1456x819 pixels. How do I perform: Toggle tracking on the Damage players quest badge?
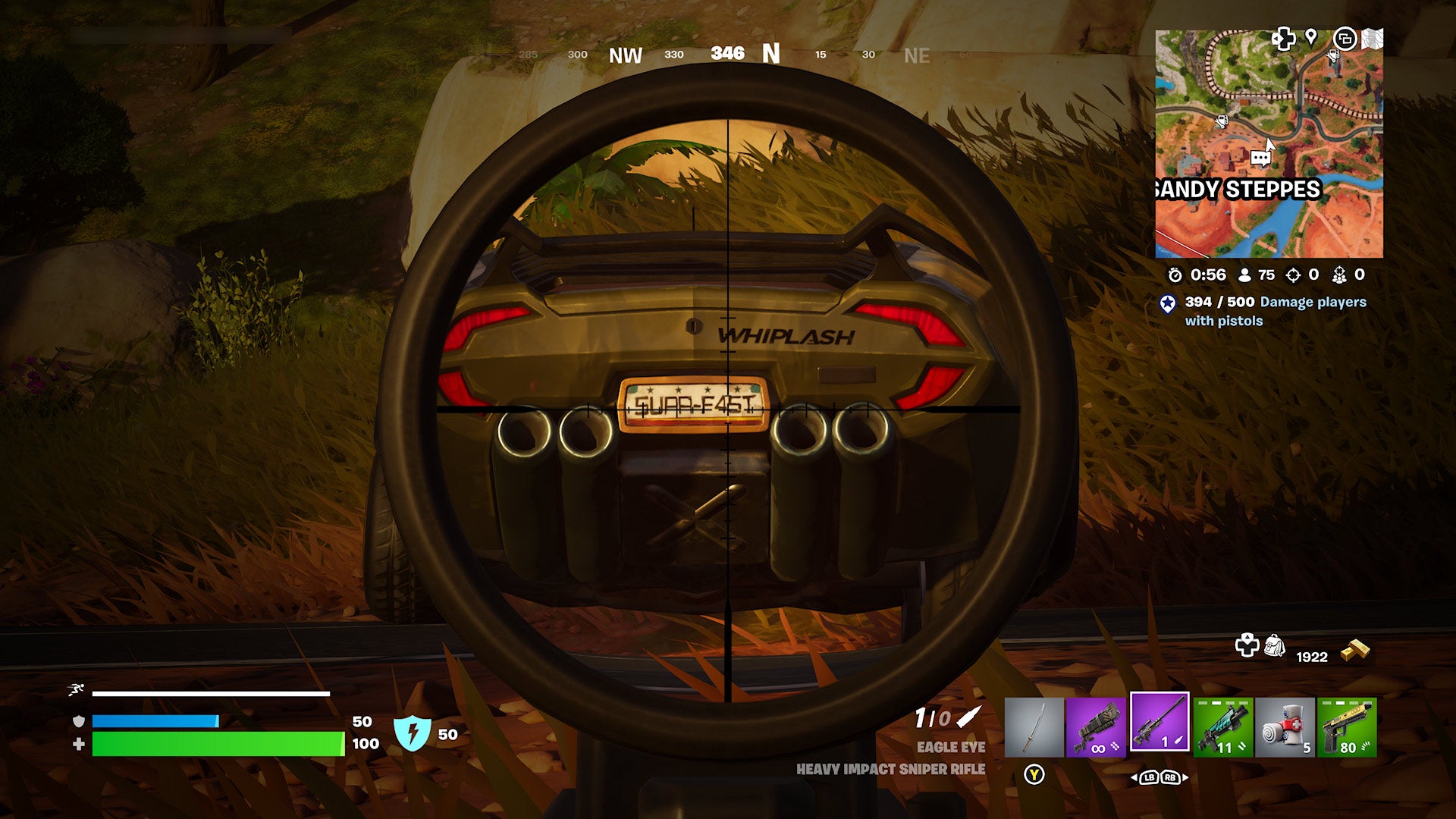point(1168,304)
